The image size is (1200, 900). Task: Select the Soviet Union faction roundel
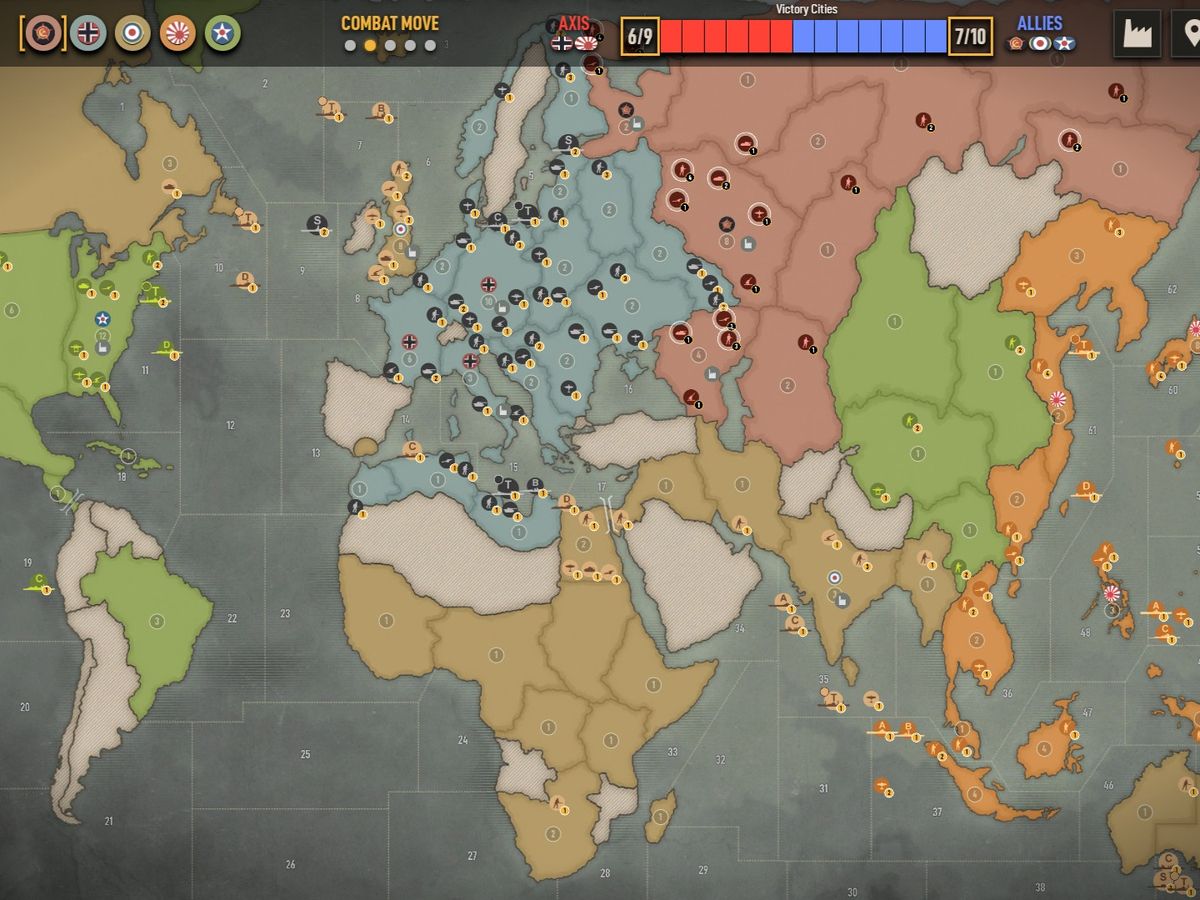click(x=43, y=33)
